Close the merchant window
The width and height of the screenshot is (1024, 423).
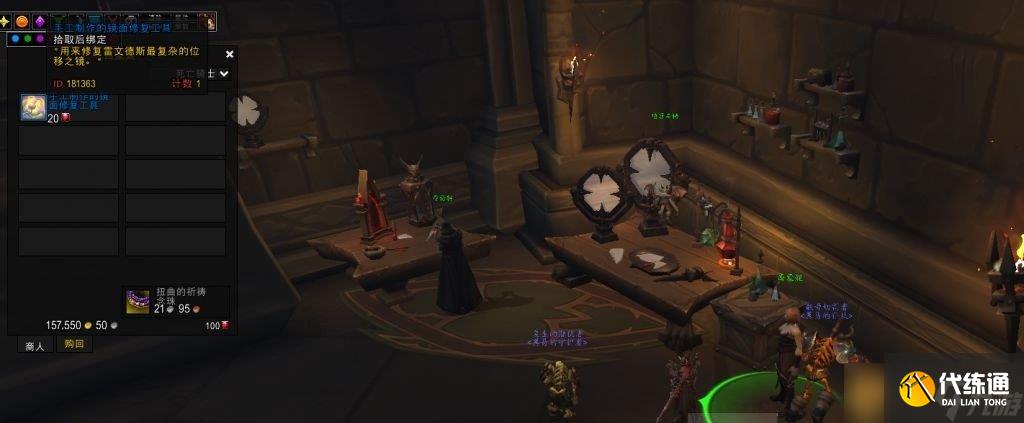[230, 55]
